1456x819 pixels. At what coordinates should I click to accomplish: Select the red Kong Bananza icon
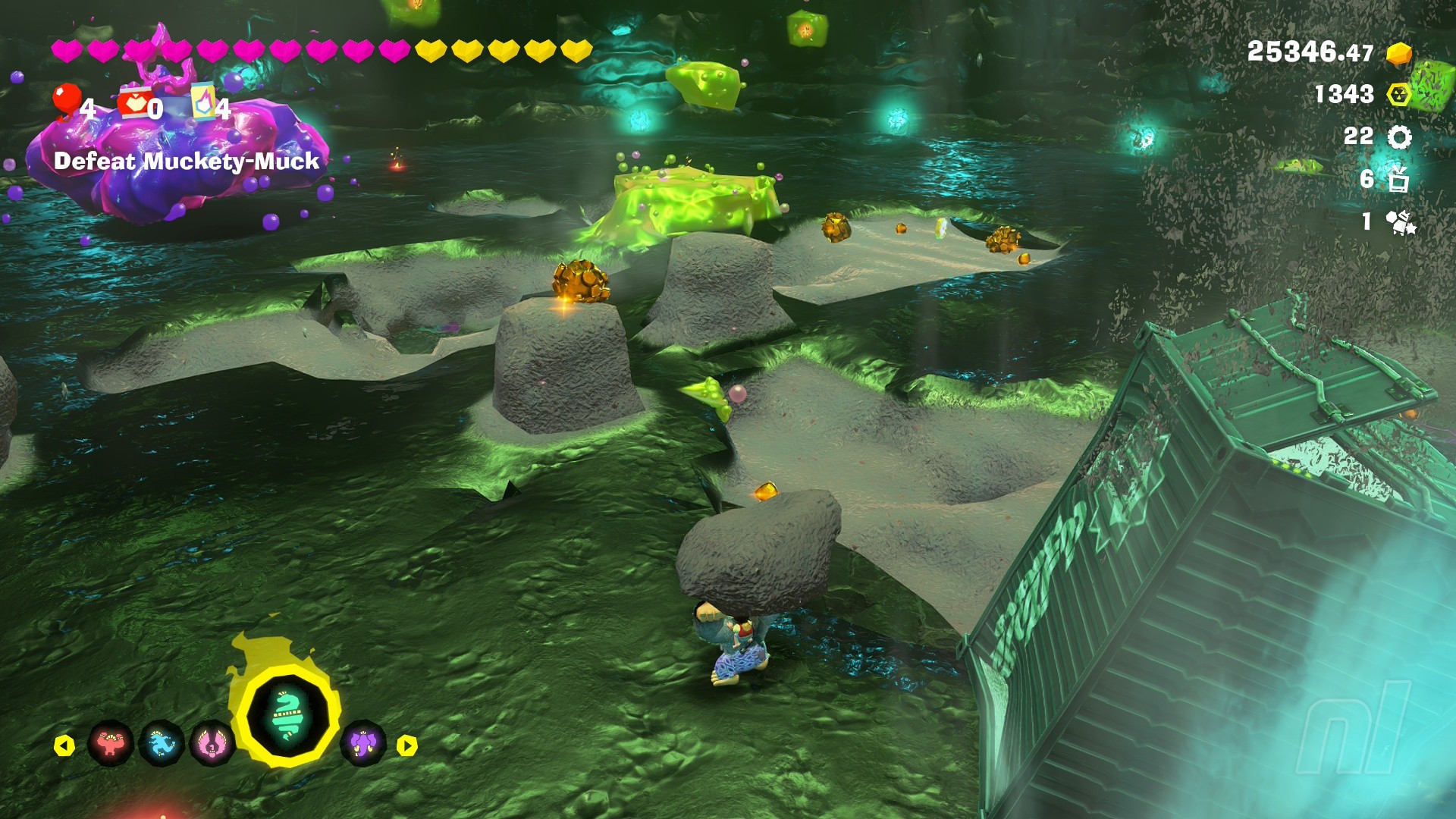(x=111, y=744)
